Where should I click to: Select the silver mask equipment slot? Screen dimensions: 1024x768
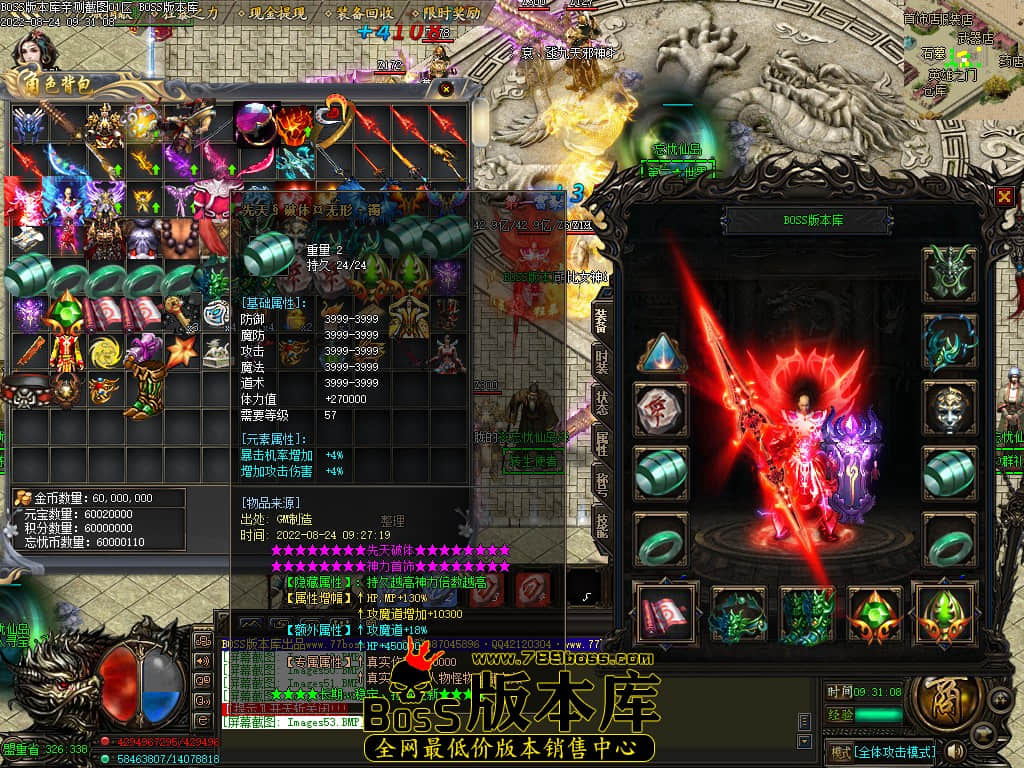point(948,407)
